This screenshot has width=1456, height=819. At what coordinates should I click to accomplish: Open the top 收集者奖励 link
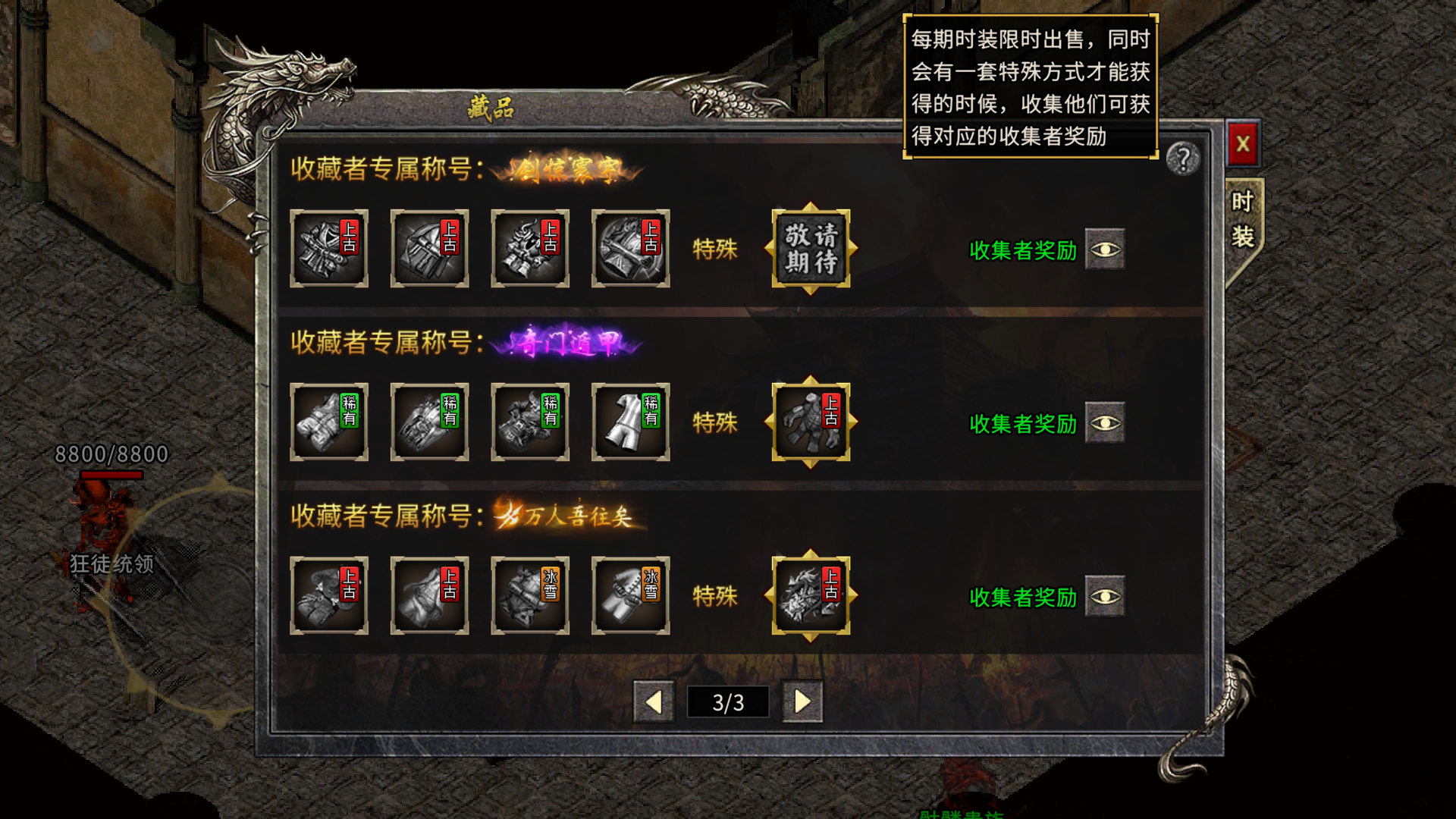pyautogui.click(x=1022, y=251)
